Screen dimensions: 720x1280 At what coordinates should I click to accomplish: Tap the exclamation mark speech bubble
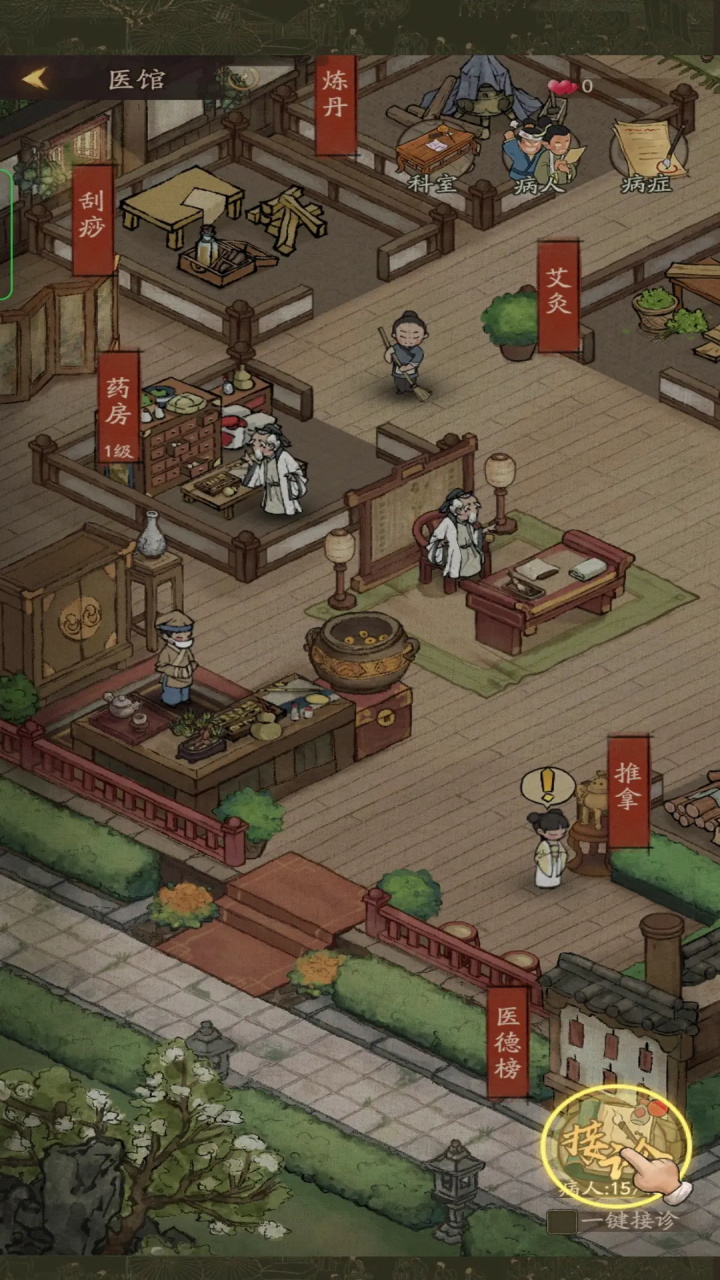point(547,786)
